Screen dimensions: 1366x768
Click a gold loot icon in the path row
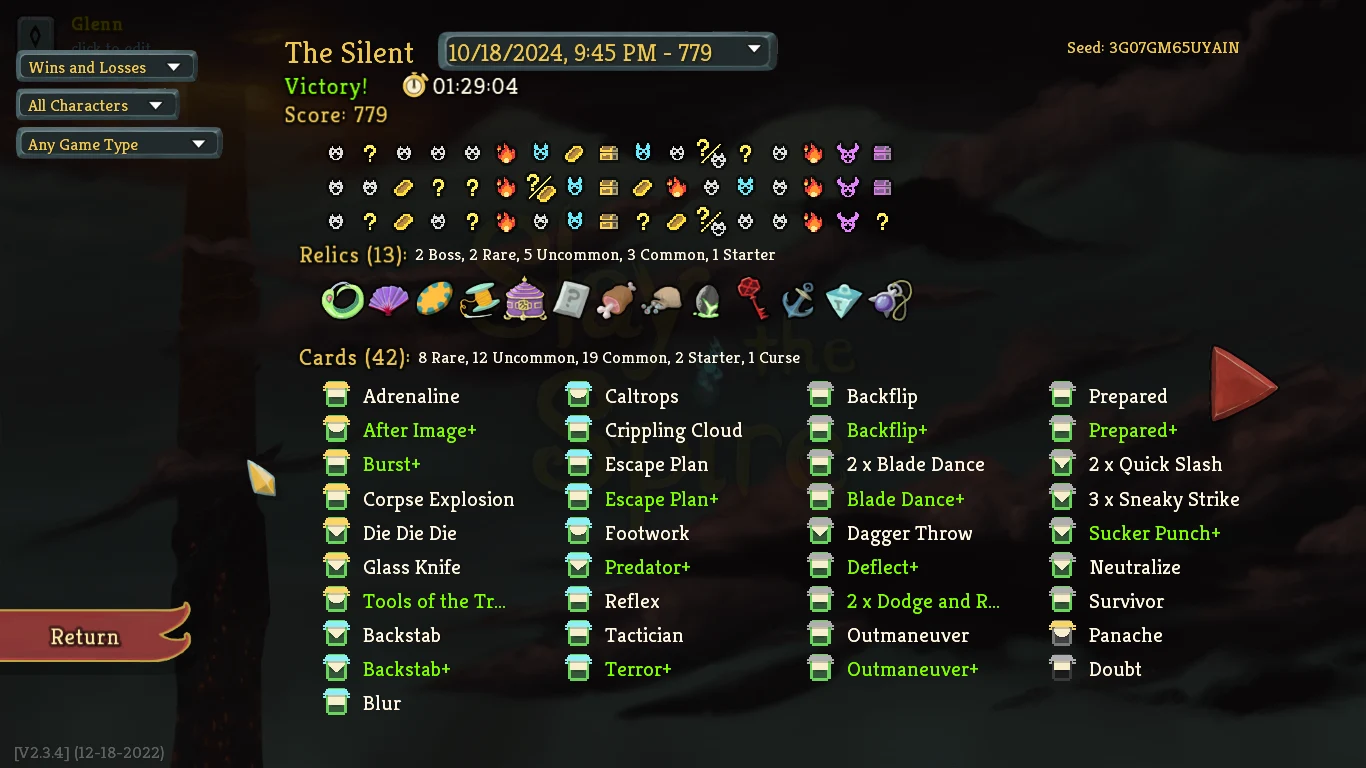click(x=573, y=152)
